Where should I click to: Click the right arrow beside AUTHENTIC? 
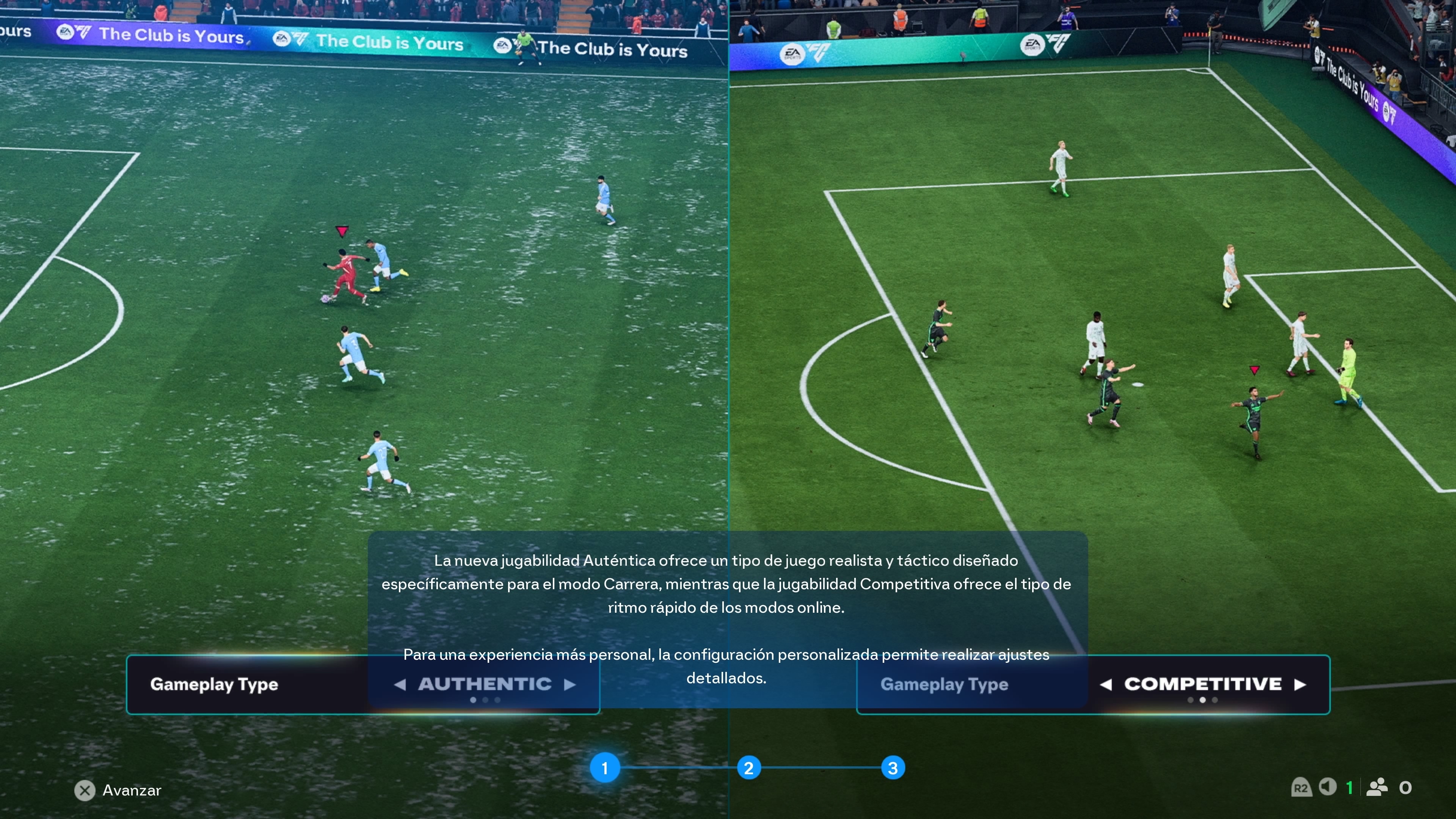570,684
